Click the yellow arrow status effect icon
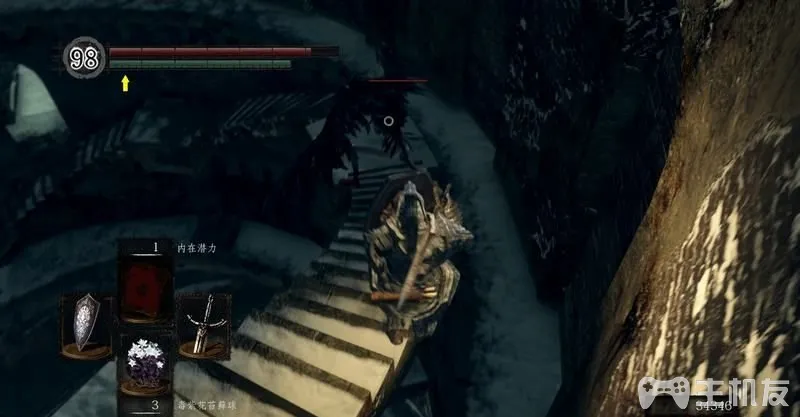The height and width of the screenshot is (417, 800). click(x=125, y=84)
